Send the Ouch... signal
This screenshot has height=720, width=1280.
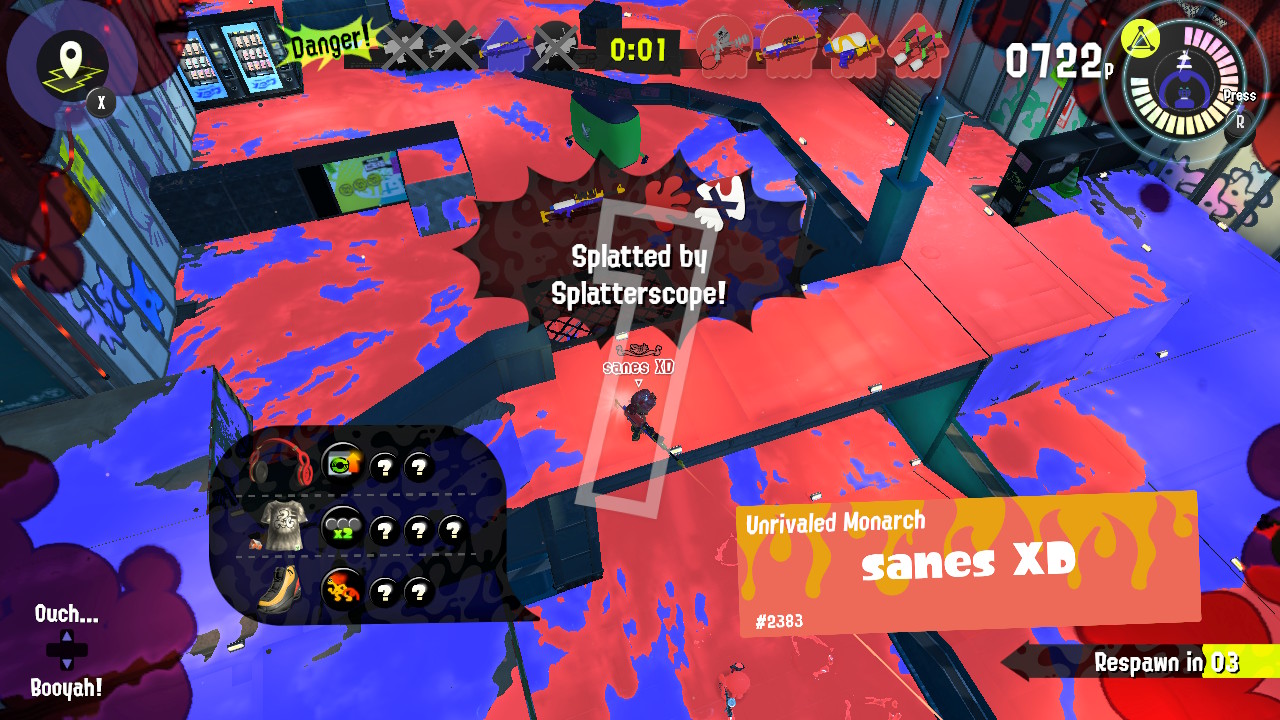pos(66,614)
